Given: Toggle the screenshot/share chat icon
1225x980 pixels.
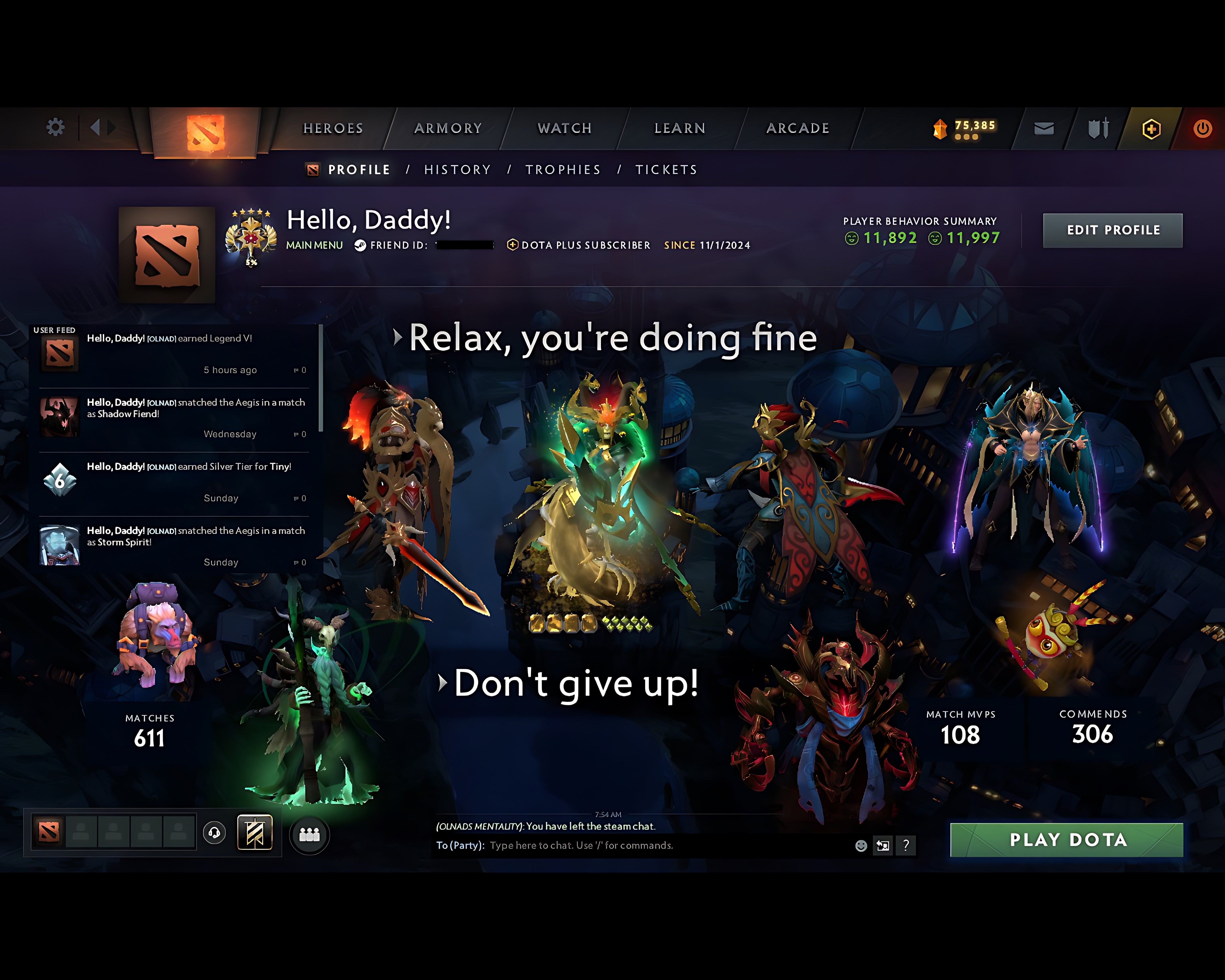Looking at the screenshot, I should pyautogui.click(x=883, y=846).
